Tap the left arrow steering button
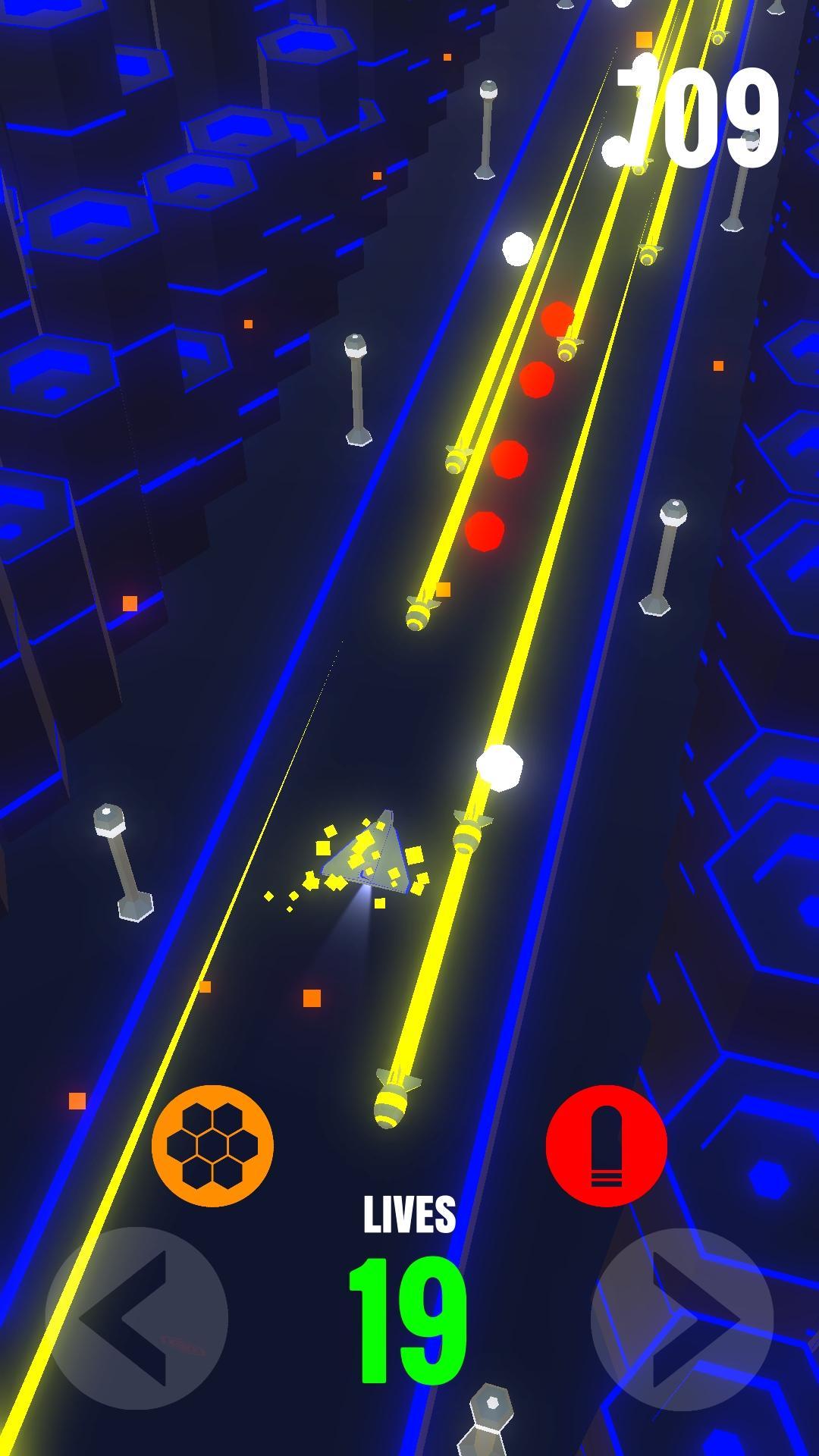The height and width of the screenshot is (1456, 819). click(x=136, y=1318)
